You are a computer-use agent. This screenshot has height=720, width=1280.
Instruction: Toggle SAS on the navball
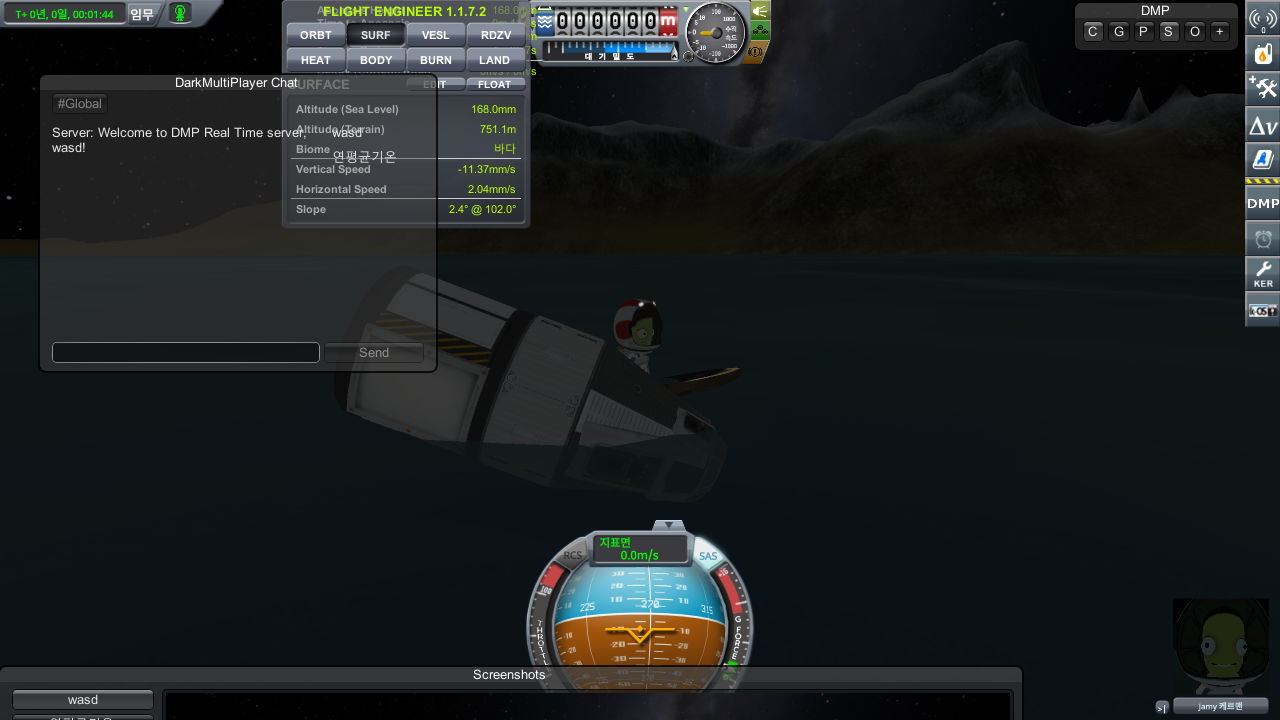pyautogui.click(x=708, y=556)
